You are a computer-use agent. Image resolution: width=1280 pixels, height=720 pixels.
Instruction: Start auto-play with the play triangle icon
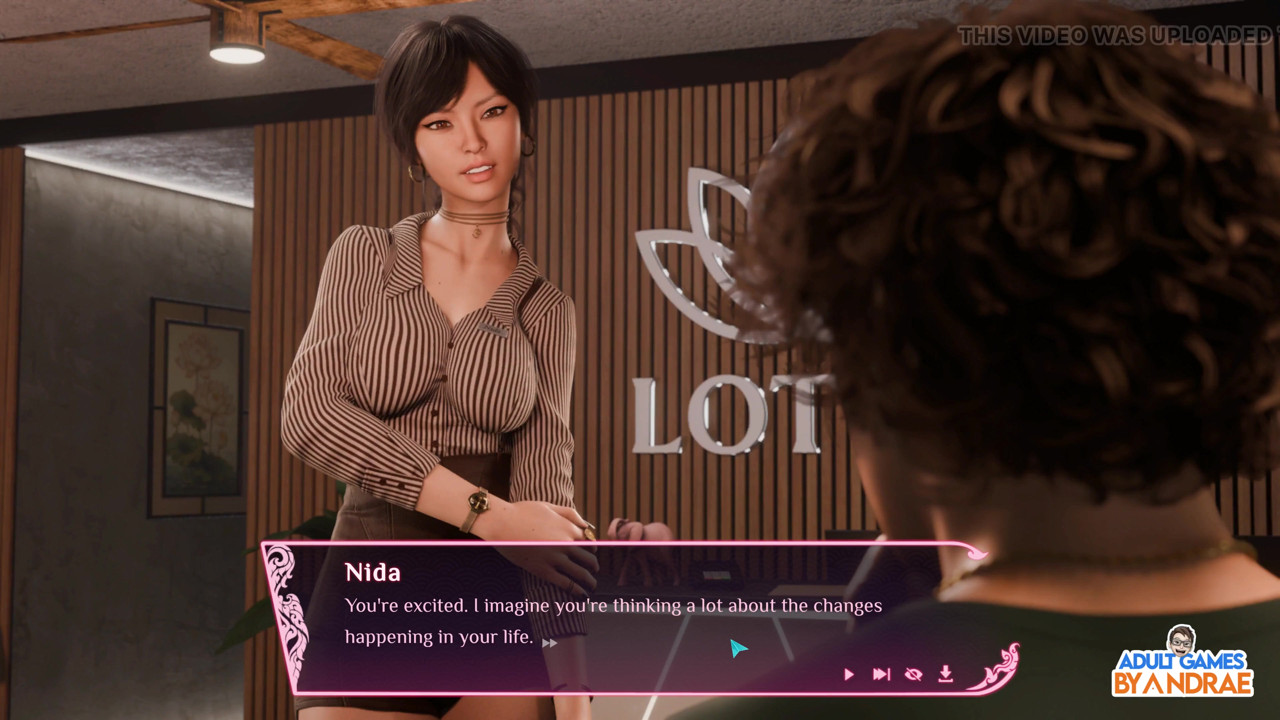pyautogui.click(x=849, y=675)
